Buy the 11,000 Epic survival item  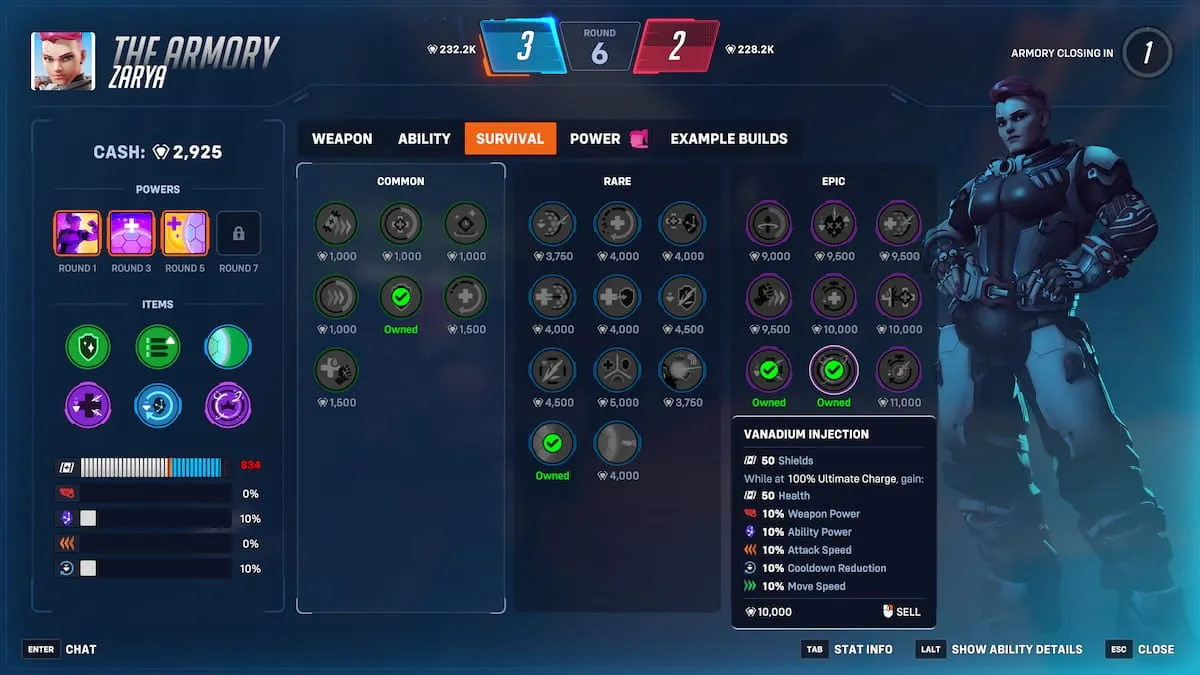[898, 371]
